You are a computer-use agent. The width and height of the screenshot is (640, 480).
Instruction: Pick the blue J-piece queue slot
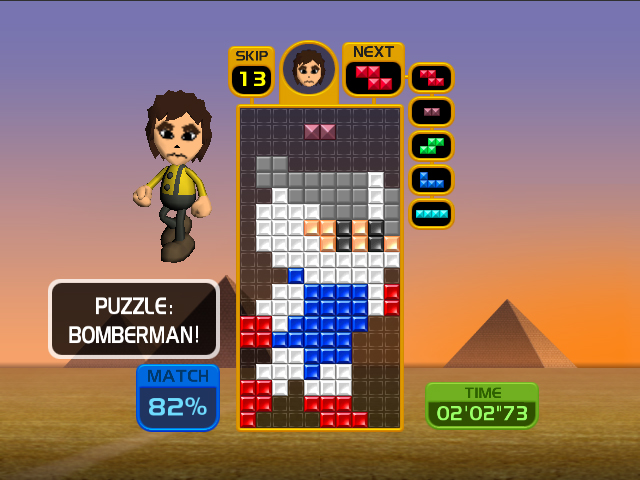coord(431,179)
